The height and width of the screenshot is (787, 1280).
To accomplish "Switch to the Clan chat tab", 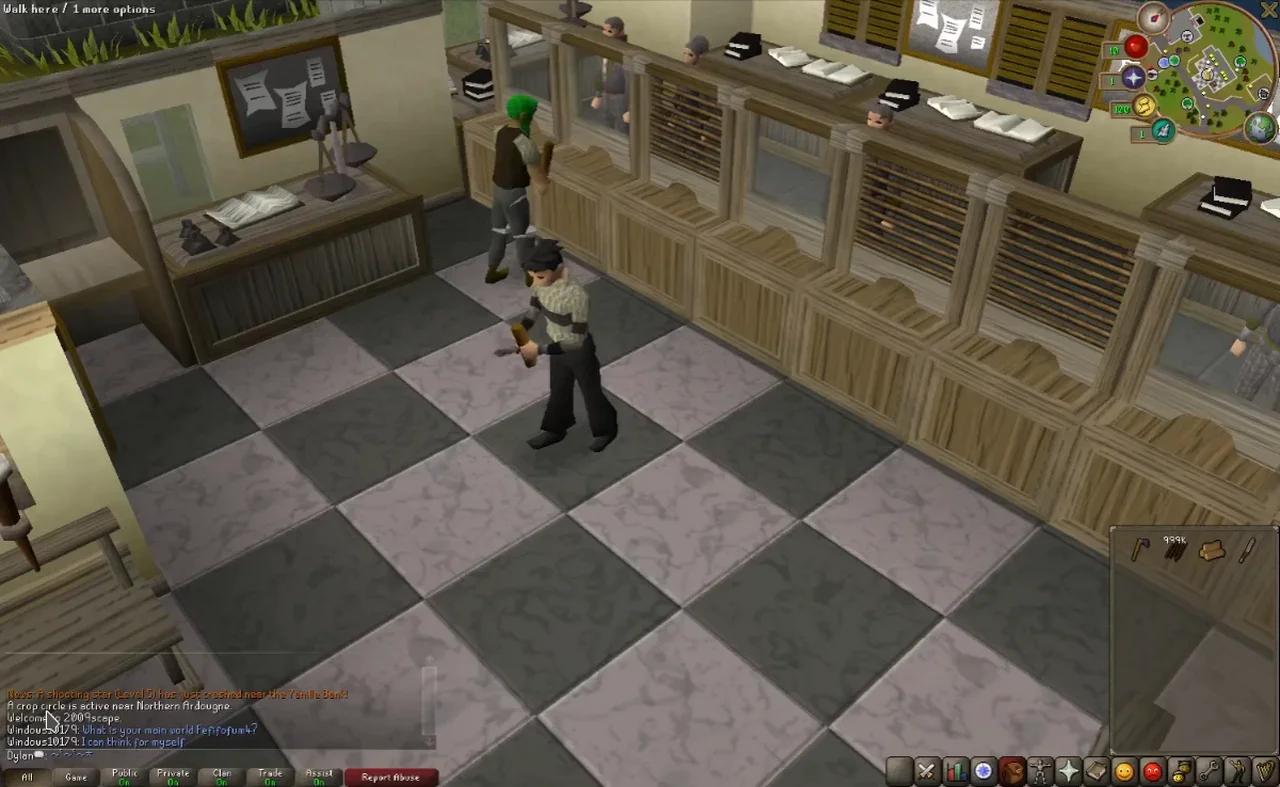I will tap(221, 776).
